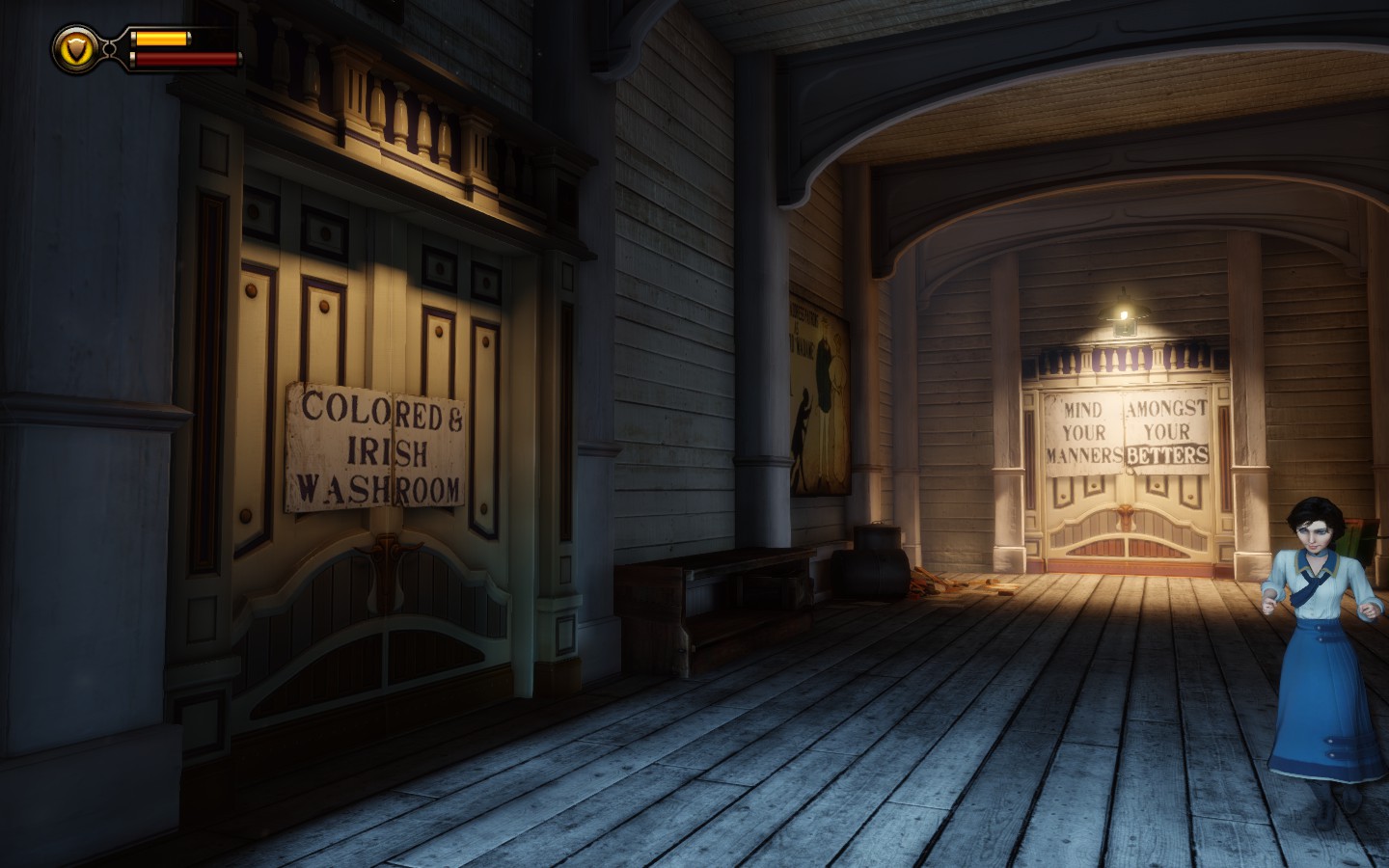Click the golden shield emblem on the HUD
Viewport: 1389px width, 868px height.
[73, 46]
